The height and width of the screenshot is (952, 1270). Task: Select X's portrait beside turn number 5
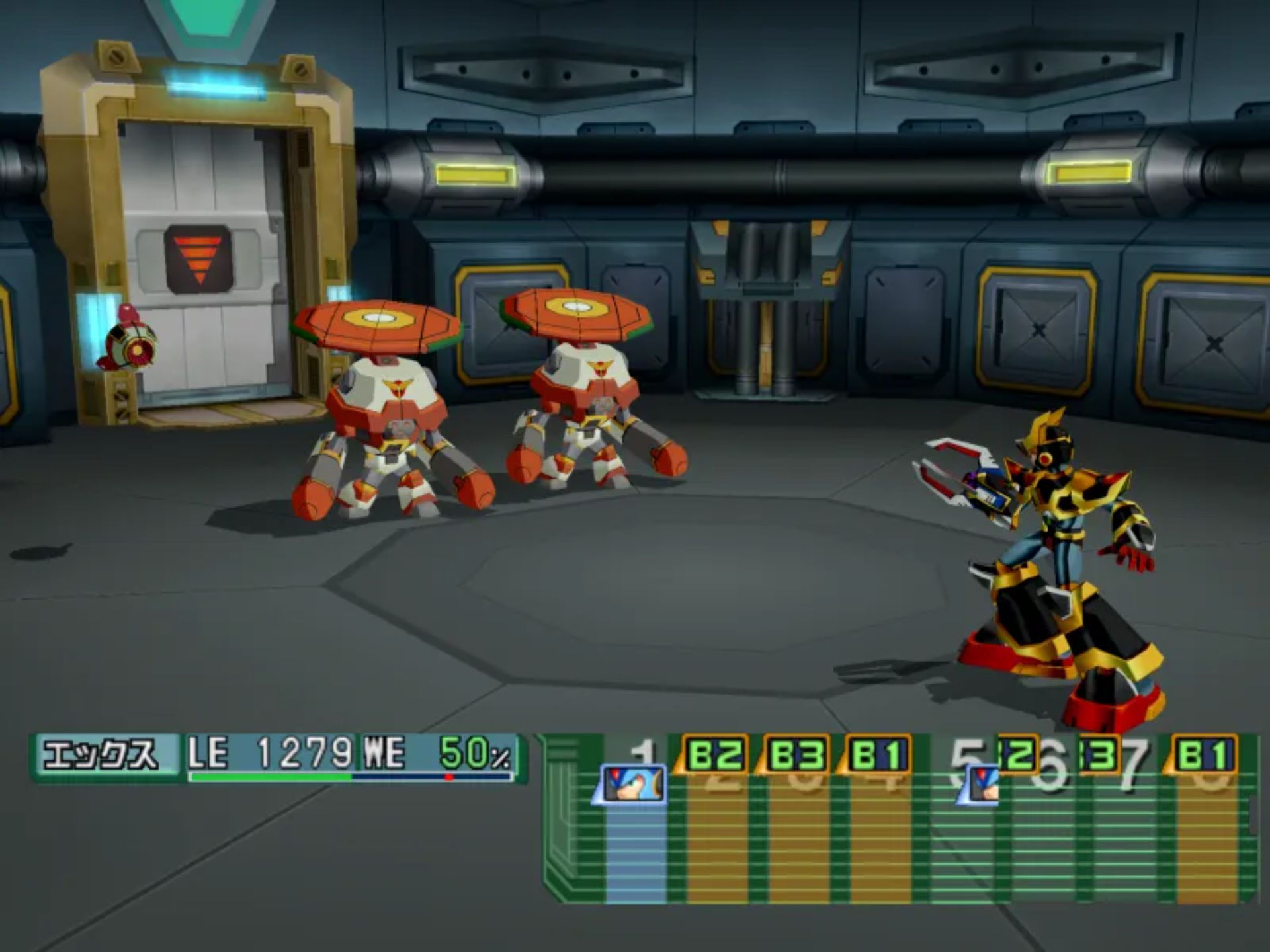pyautogui.click(x=980, y=785)
